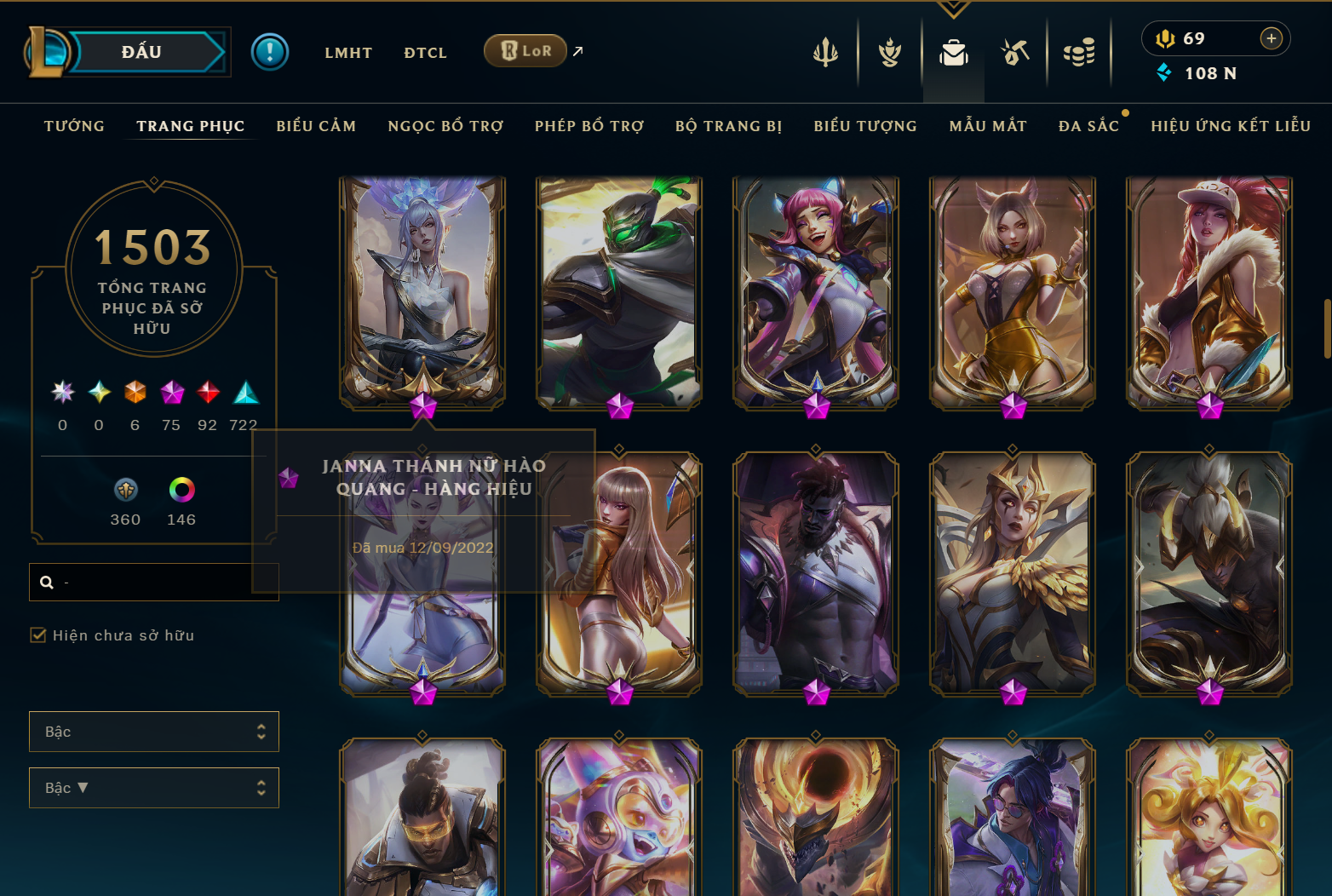Viewport: 1332px width, 896px height.
Task: Switch to the TƯỚNG tab
Action: tap(74, 125)
